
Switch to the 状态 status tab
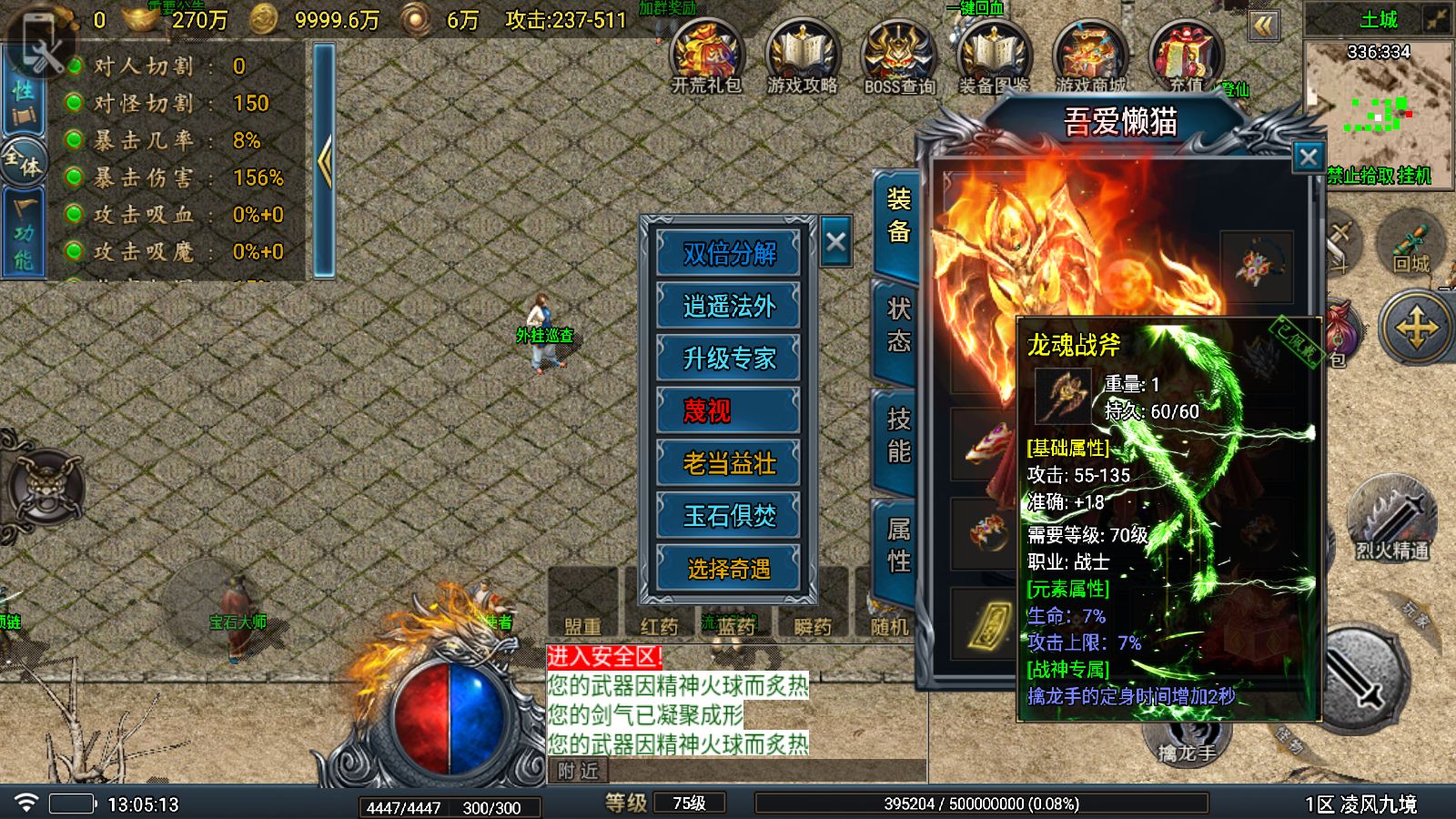point(898,326)
